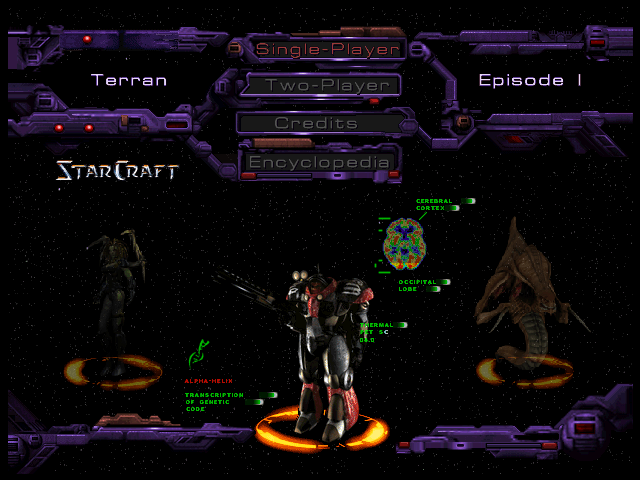
Task: Select the Single-Player menu option
Action: 328,48
